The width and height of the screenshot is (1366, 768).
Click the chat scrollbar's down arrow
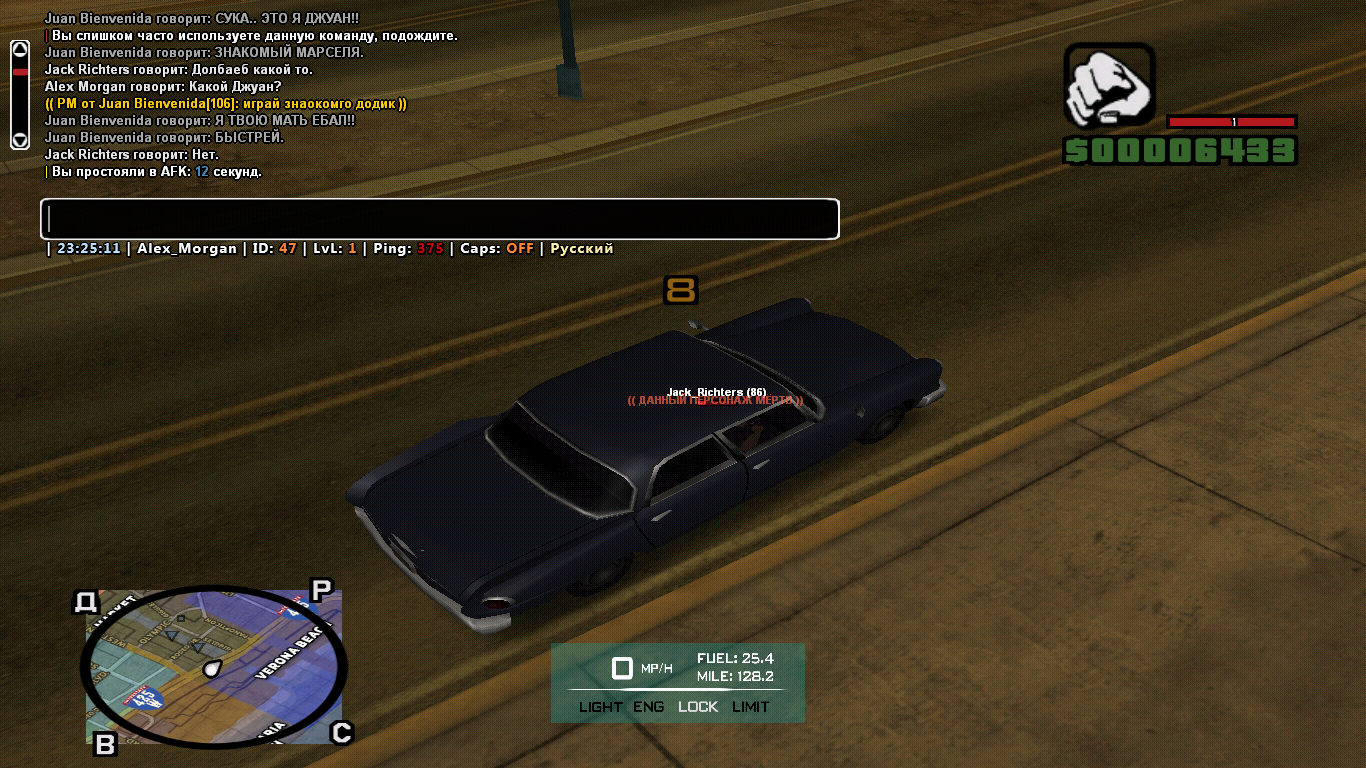(x=20, y=140)
